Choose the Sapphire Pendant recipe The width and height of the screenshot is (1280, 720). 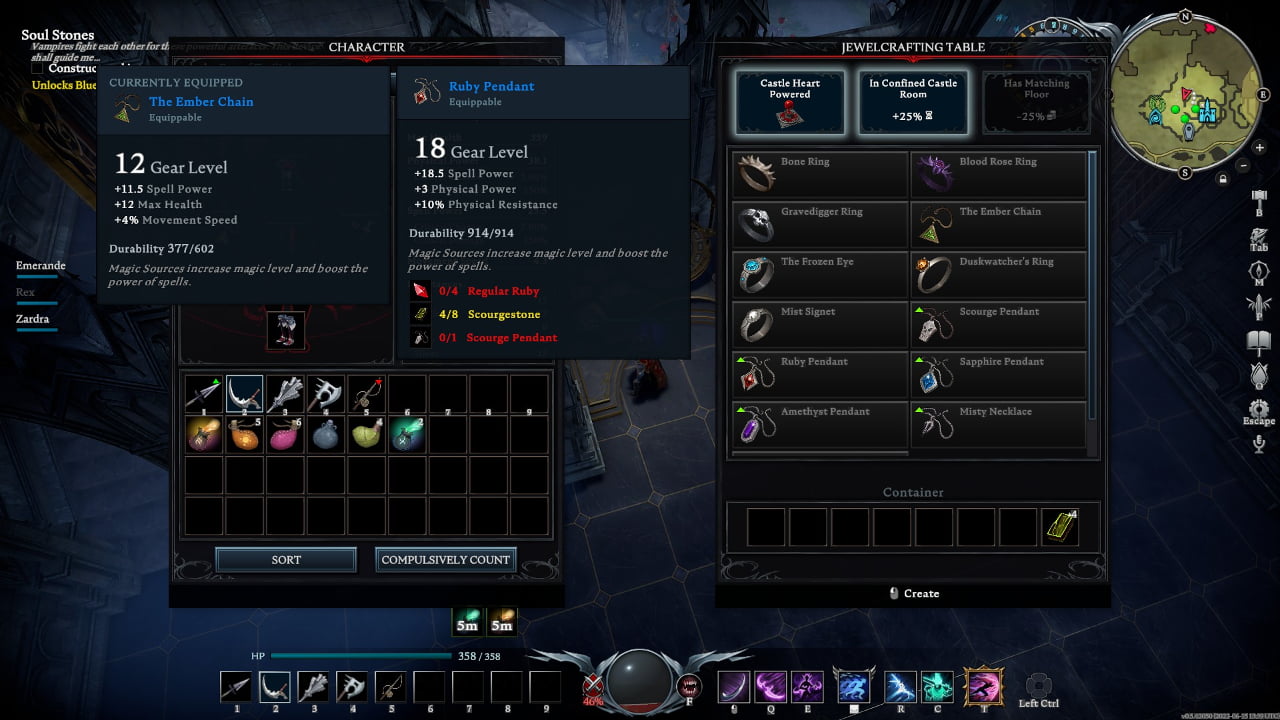(998, 375)
